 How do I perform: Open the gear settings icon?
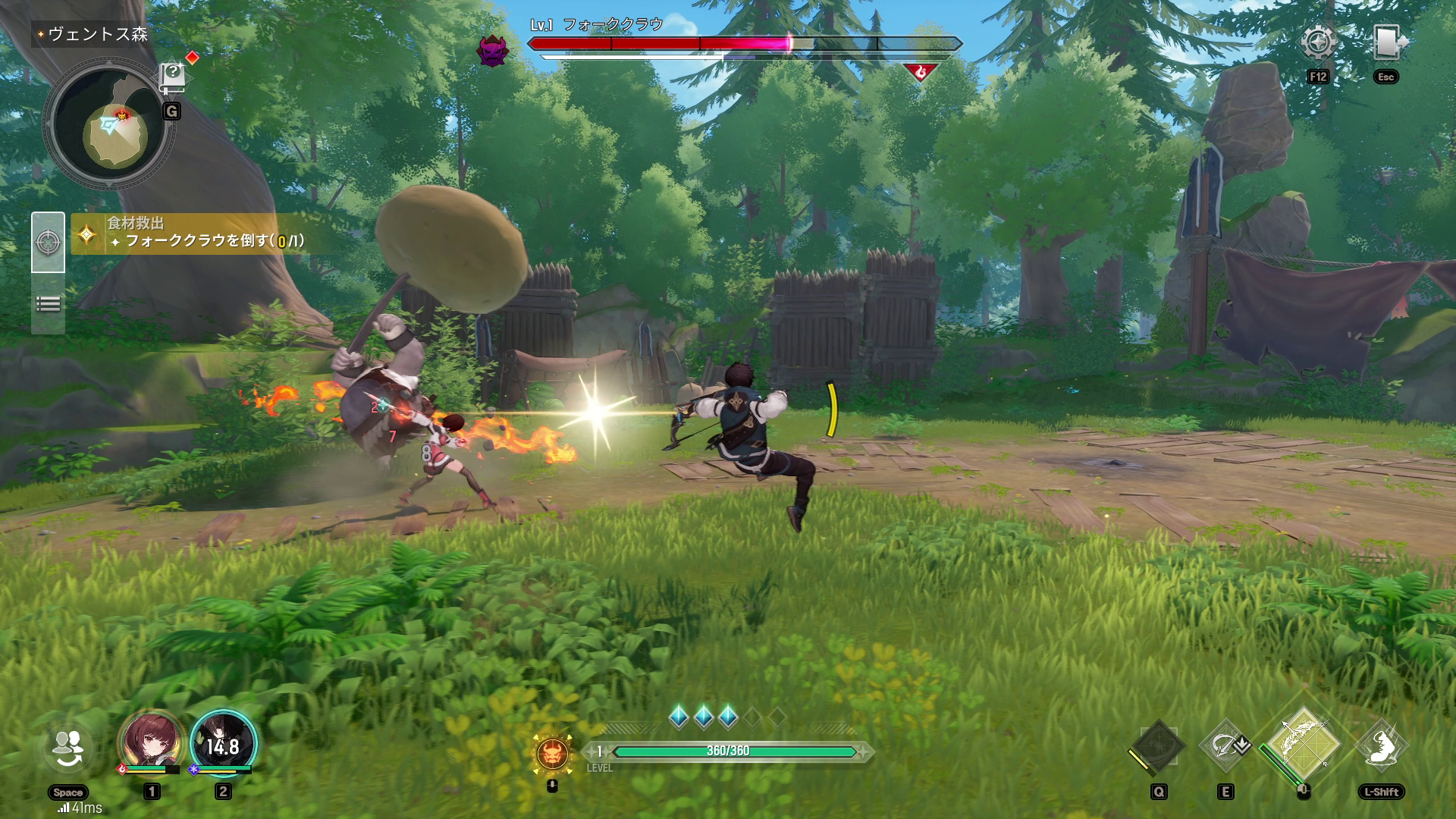point(1318,42)
